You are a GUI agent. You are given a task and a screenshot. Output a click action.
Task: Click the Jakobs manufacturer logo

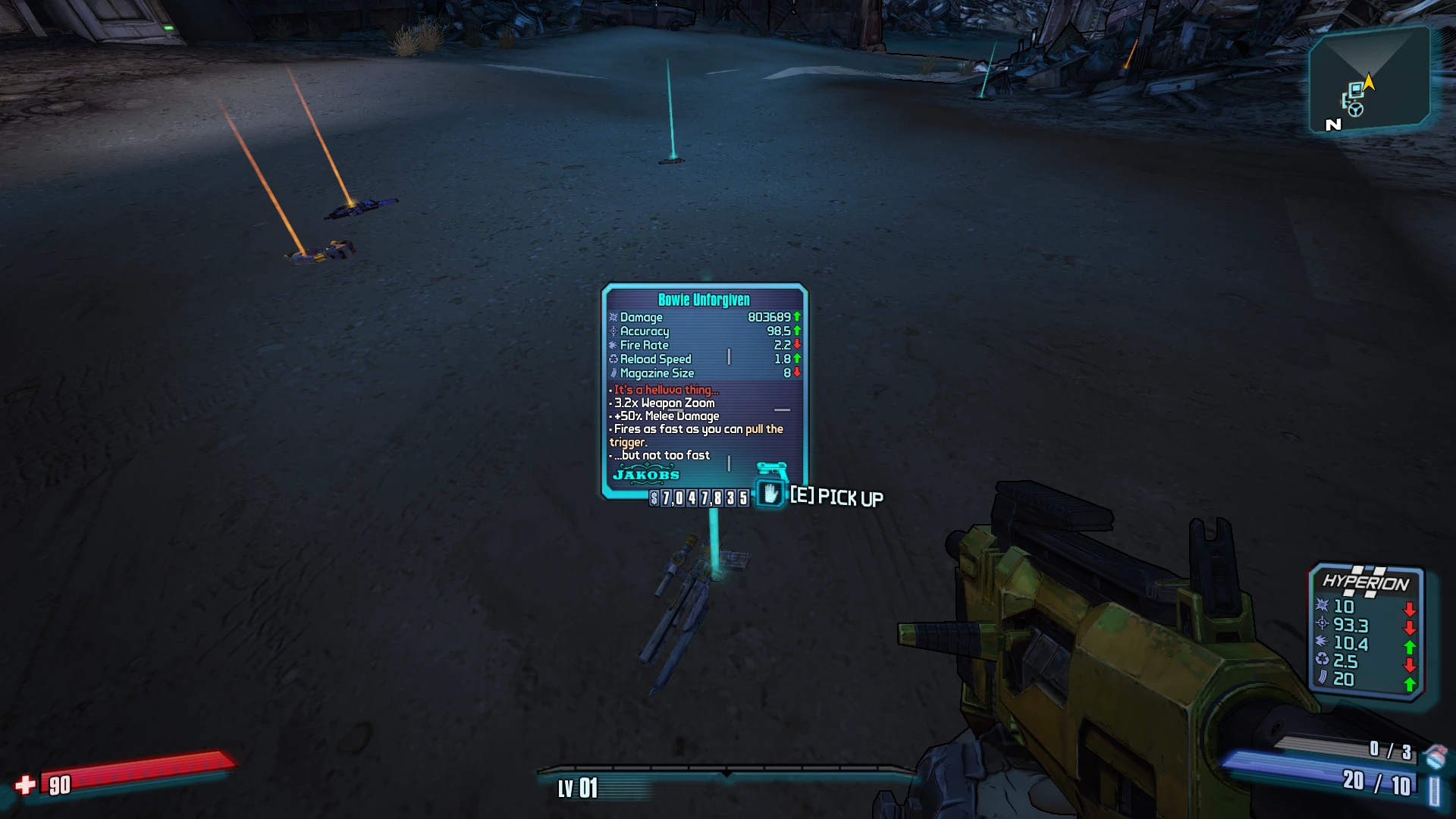(646, 475)
